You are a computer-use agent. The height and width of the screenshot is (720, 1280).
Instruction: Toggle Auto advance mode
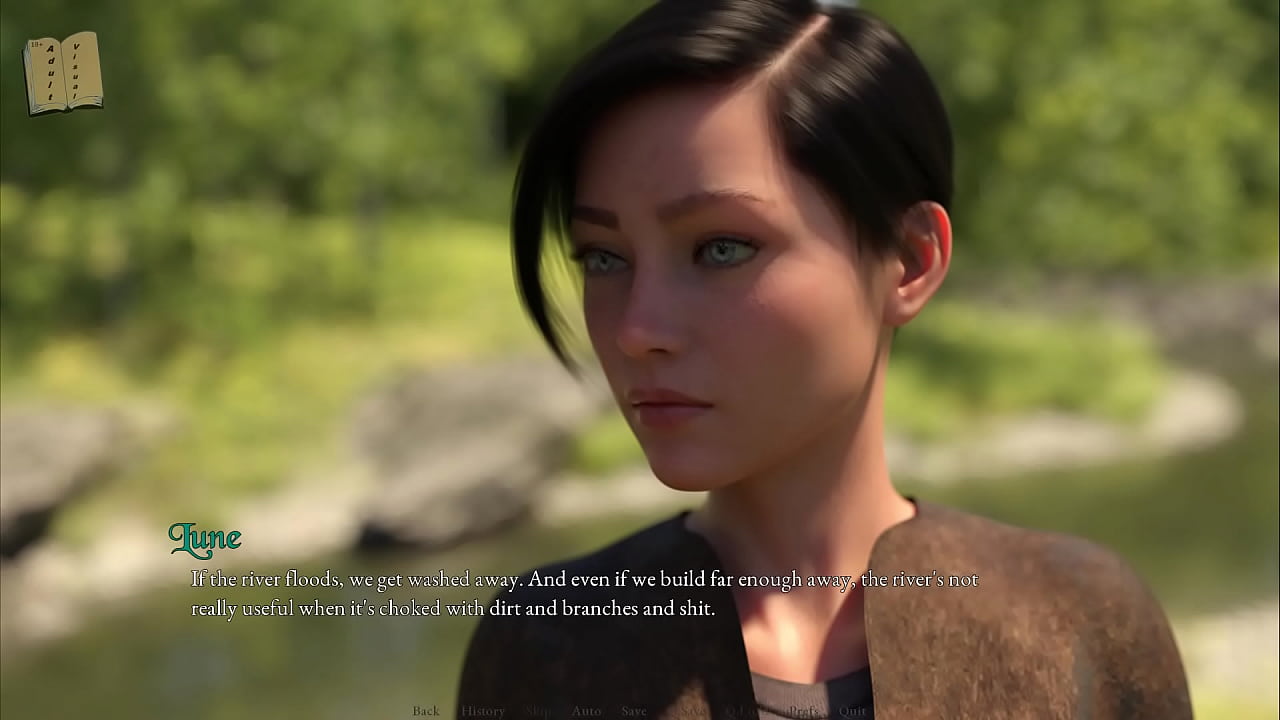[x=587, y=711]
